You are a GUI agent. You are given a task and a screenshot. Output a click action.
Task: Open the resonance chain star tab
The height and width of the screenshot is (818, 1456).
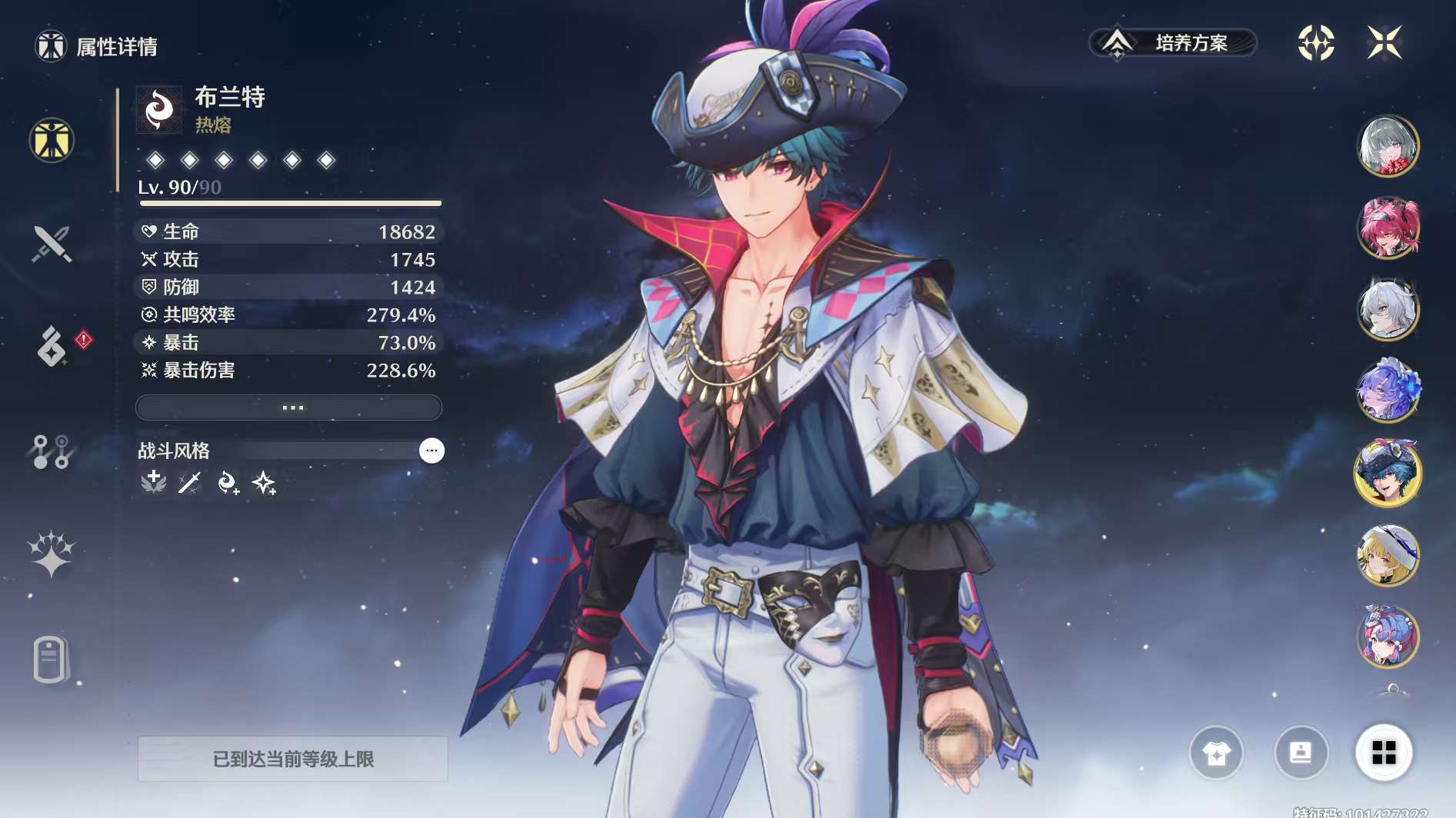click(52, 554)
